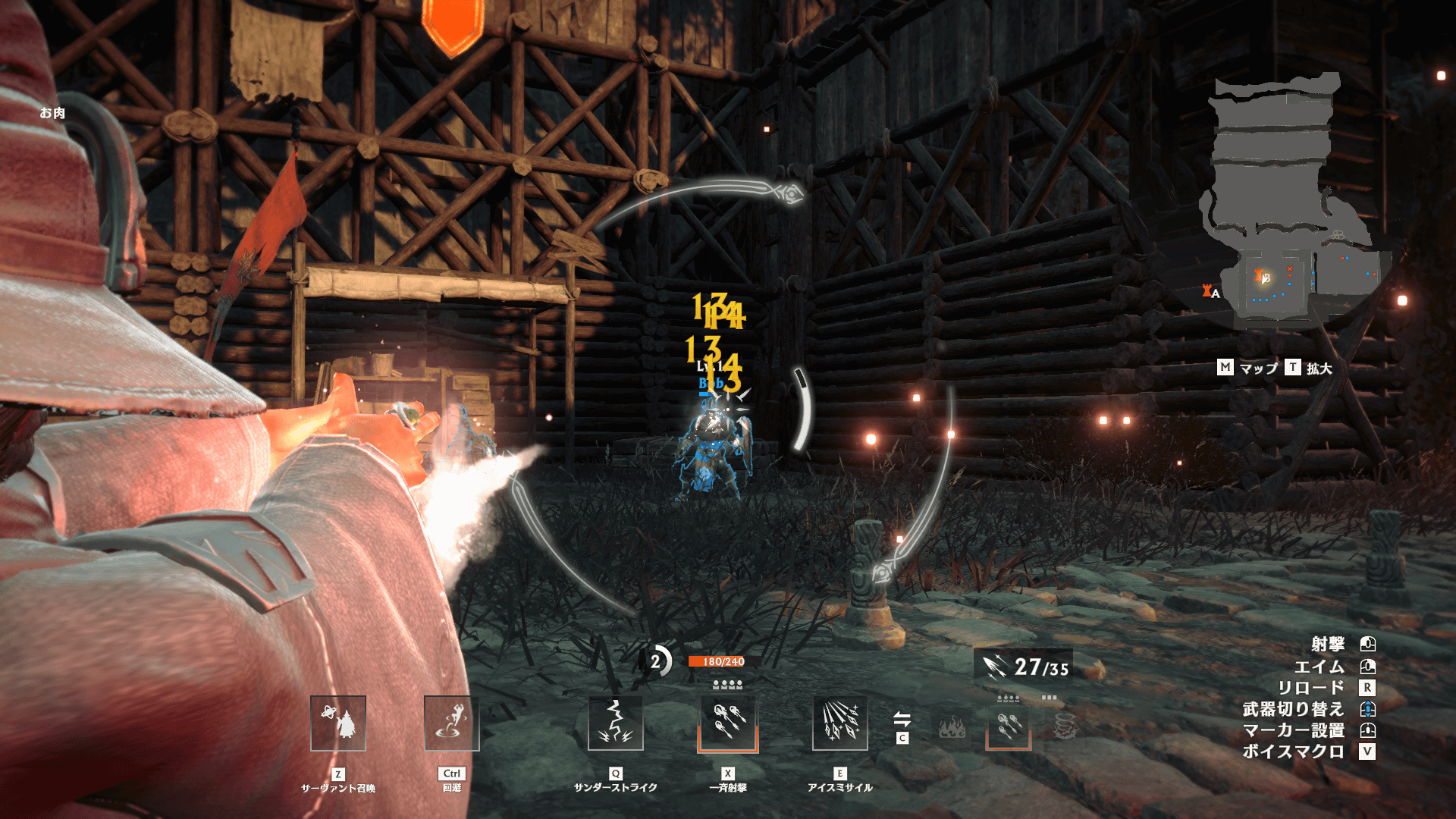The width and height of the screenshot is (1456, 819).
Task: Select the dimmed tornado skill icon
Action: 1066,726
